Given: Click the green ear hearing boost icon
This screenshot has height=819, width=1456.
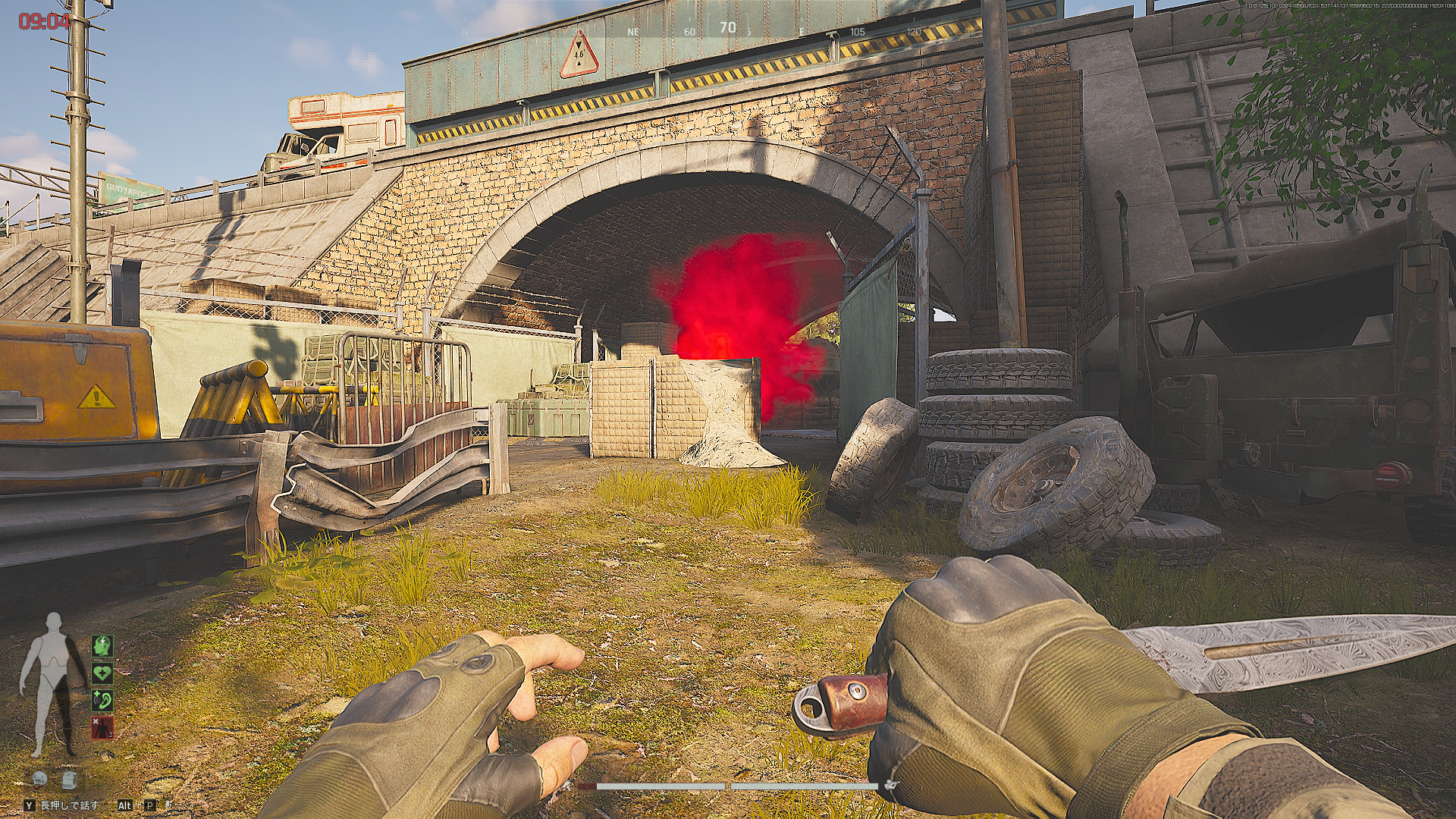Looking at the screenshot, I should (102, 699).
